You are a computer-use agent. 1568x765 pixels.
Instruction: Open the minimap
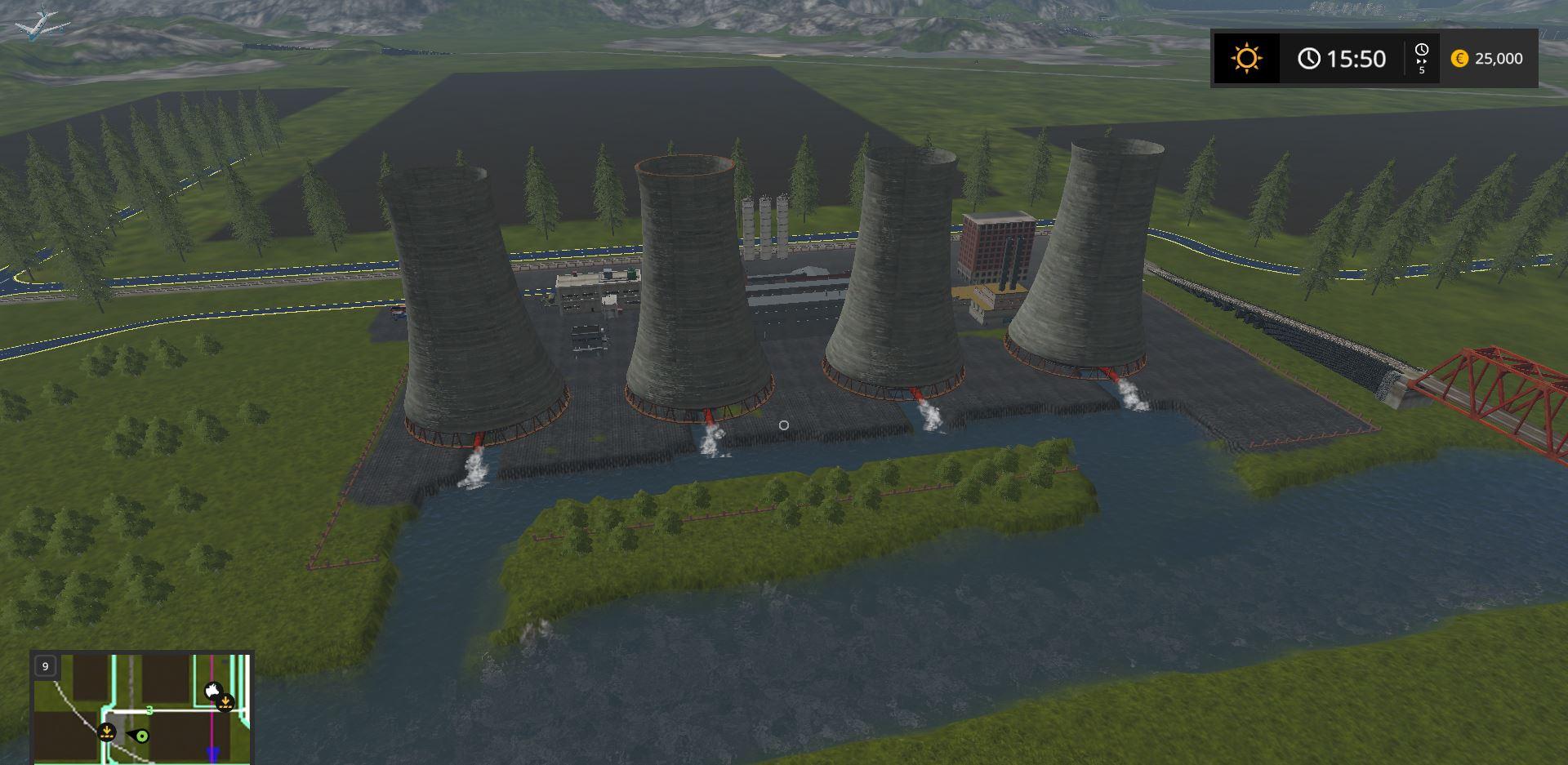[x=141, y=707]
